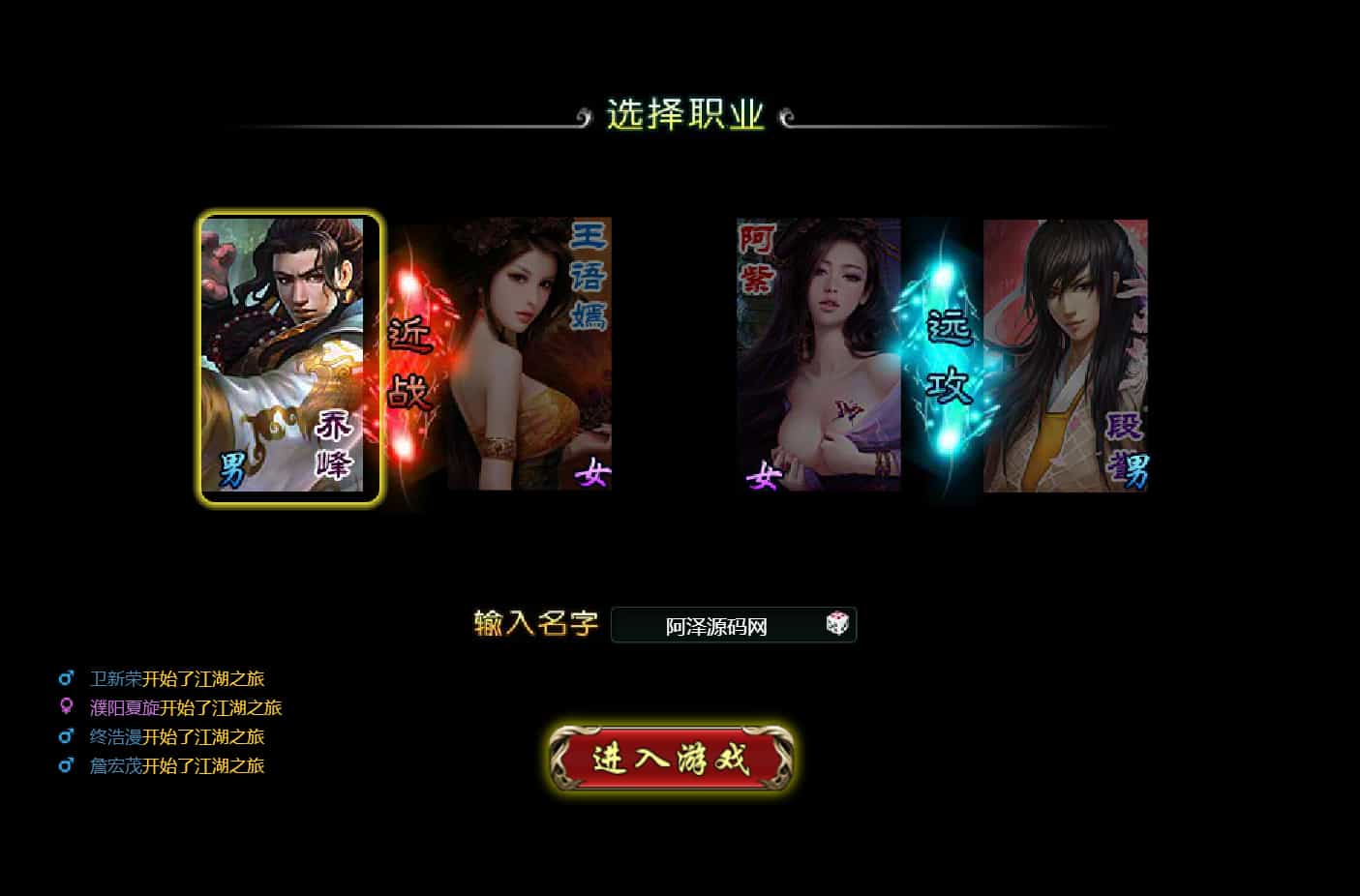Pick the female ranged character 阿紫
Screen dimensions: 1360x896
coord(819,355)
